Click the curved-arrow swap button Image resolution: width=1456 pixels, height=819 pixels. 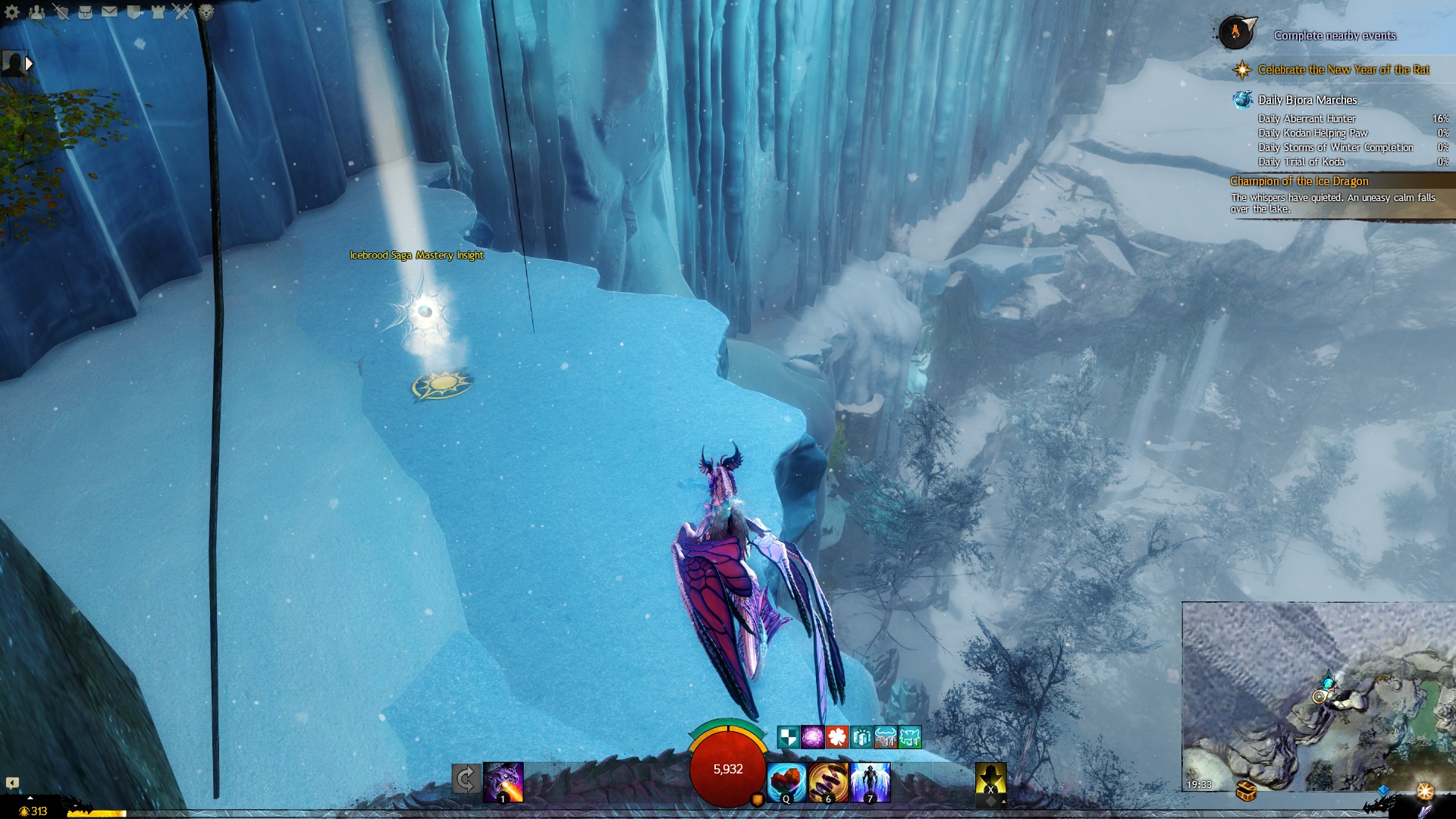click(x=466, y=779)
